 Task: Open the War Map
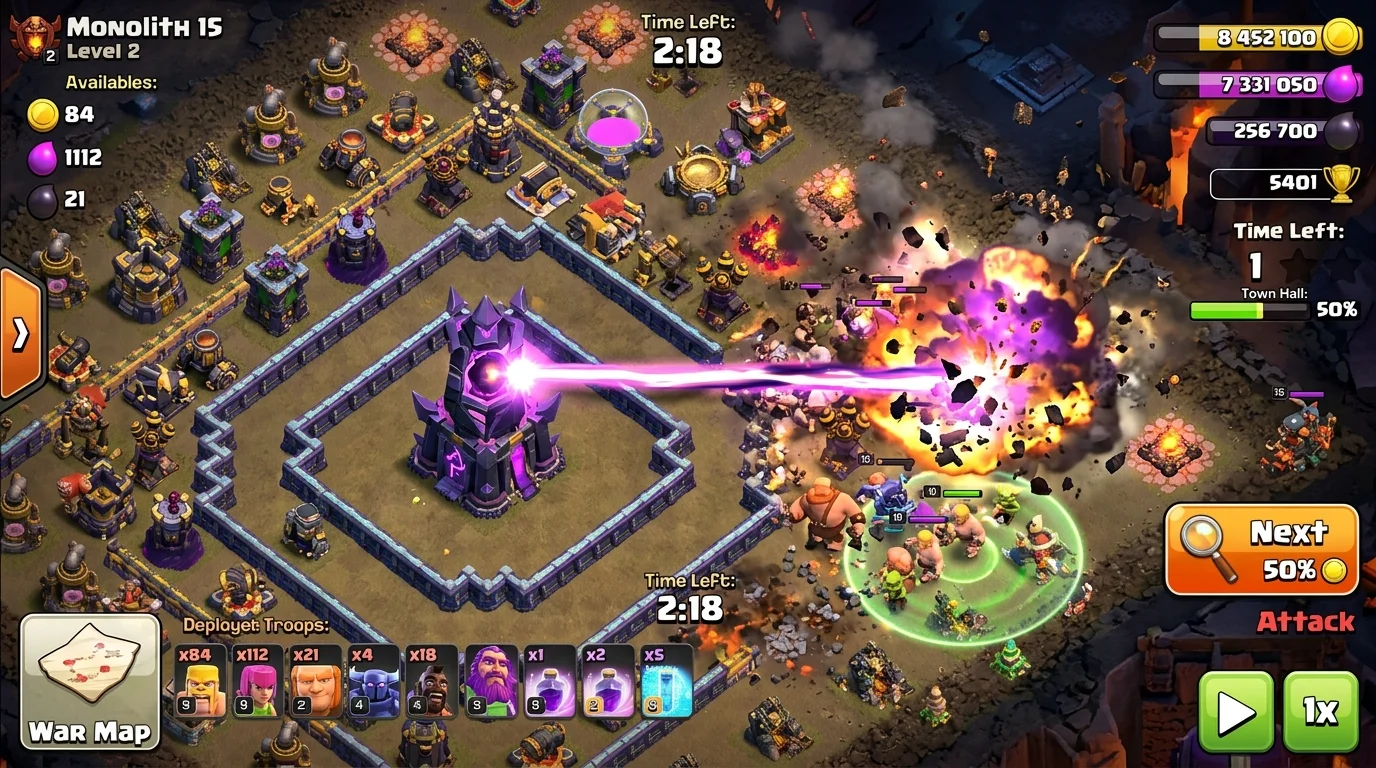click(90, 680)
